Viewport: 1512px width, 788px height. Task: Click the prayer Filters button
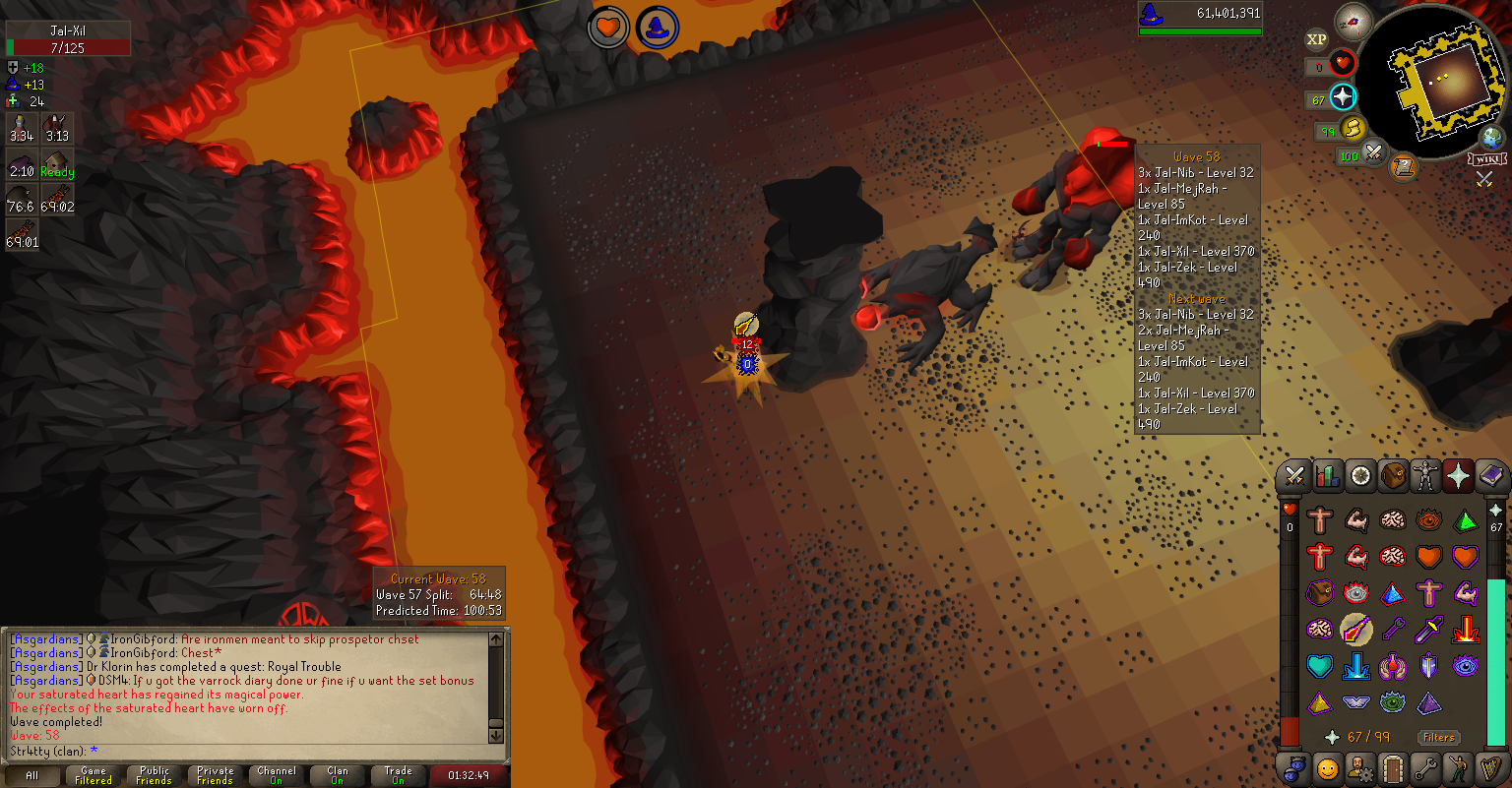(x=1438, y=737)
